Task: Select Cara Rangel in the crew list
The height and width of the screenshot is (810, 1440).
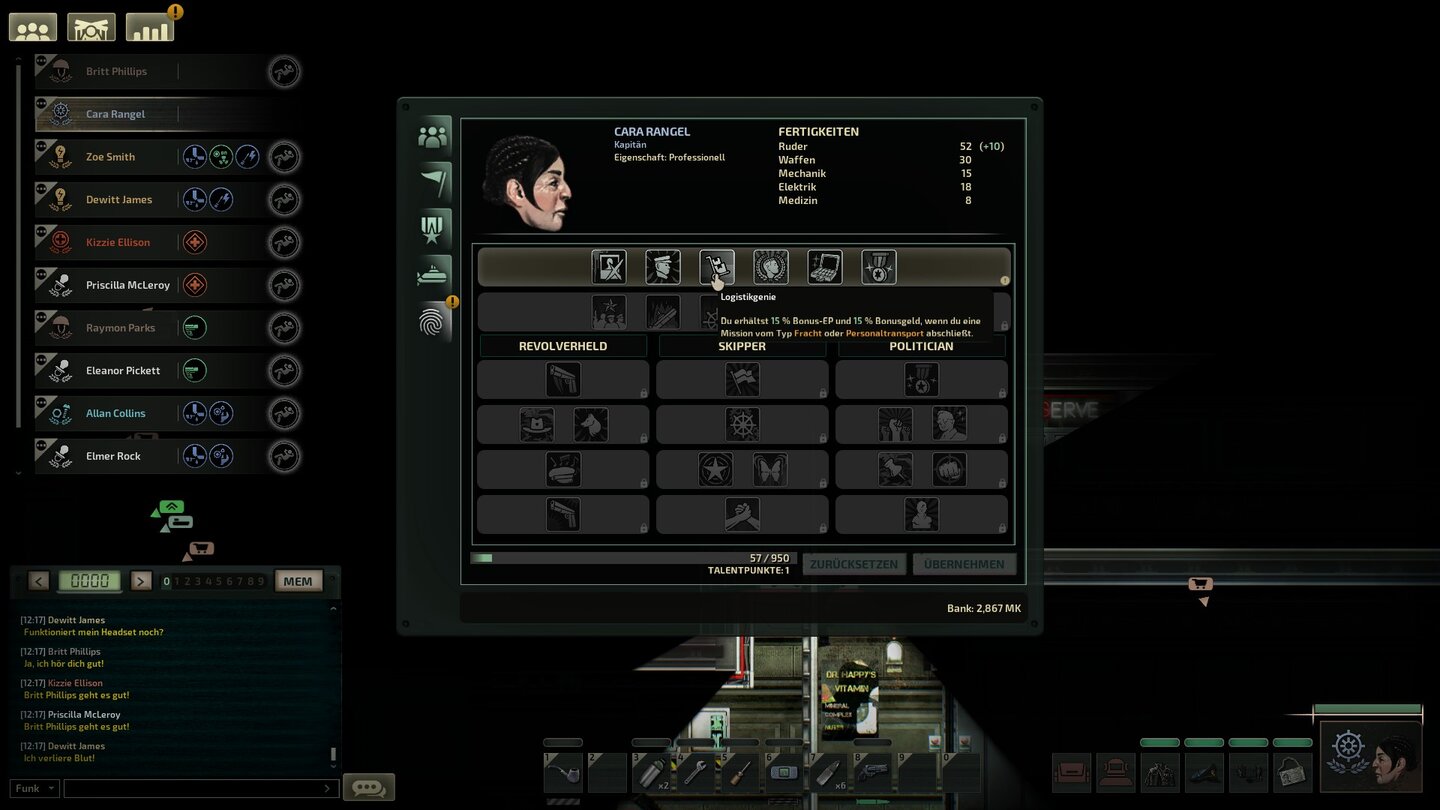Action: click(x=113, y=113)
